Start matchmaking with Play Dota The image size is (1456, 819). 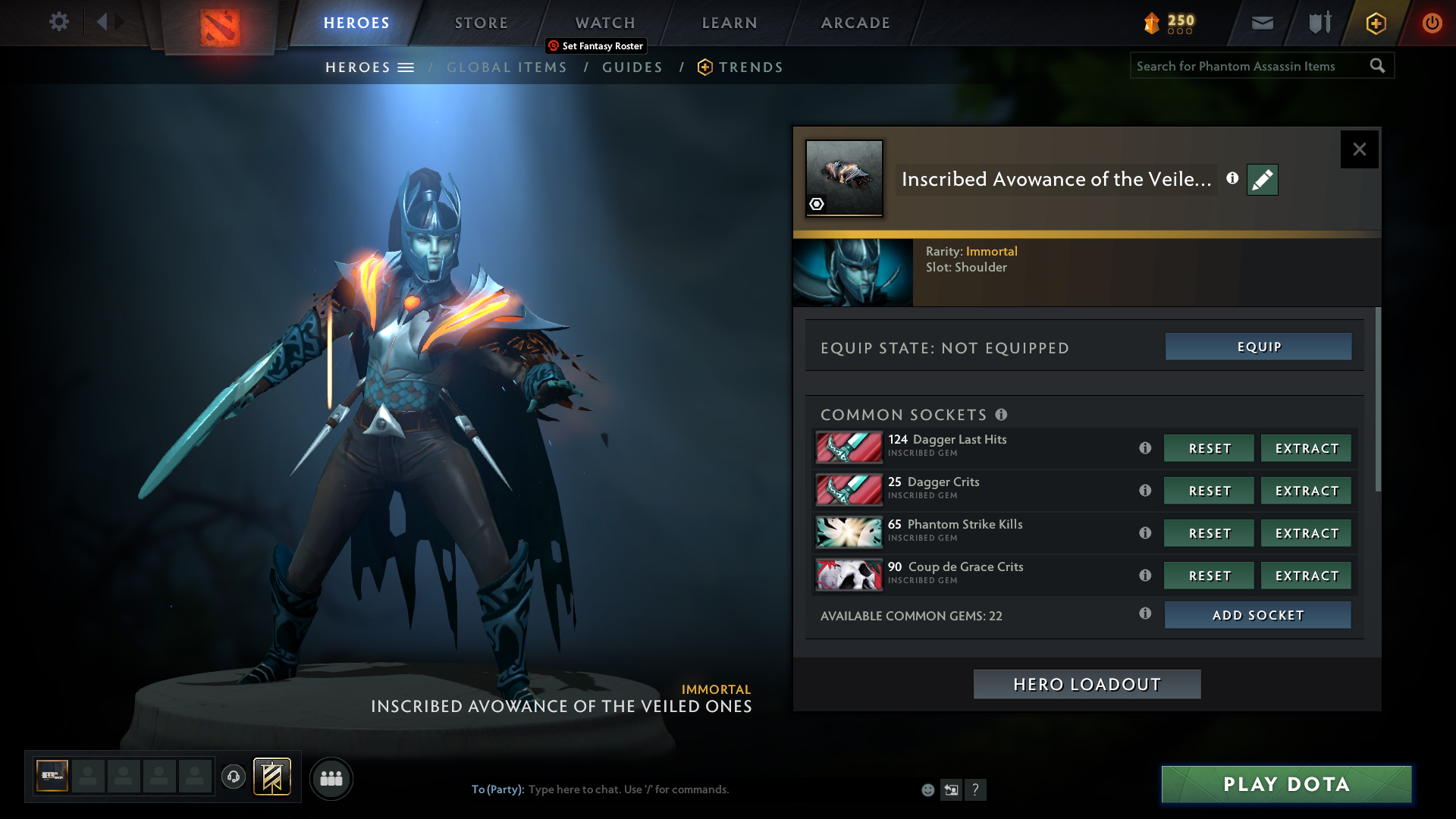click(x=1286, y=784)
